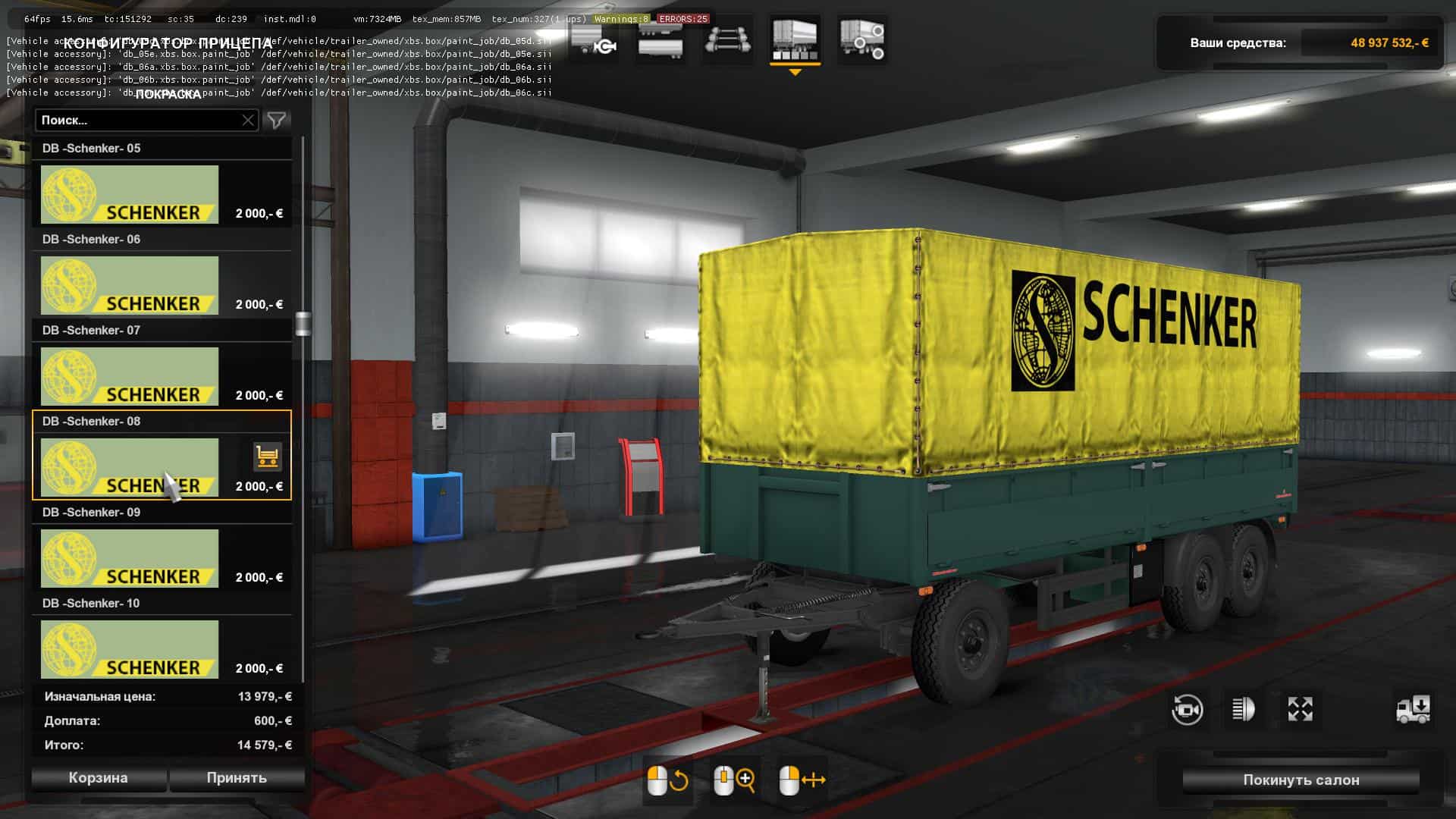Open the axles chassis tab
Screen dimensions: 1456x819
click(x=727, y=40)
